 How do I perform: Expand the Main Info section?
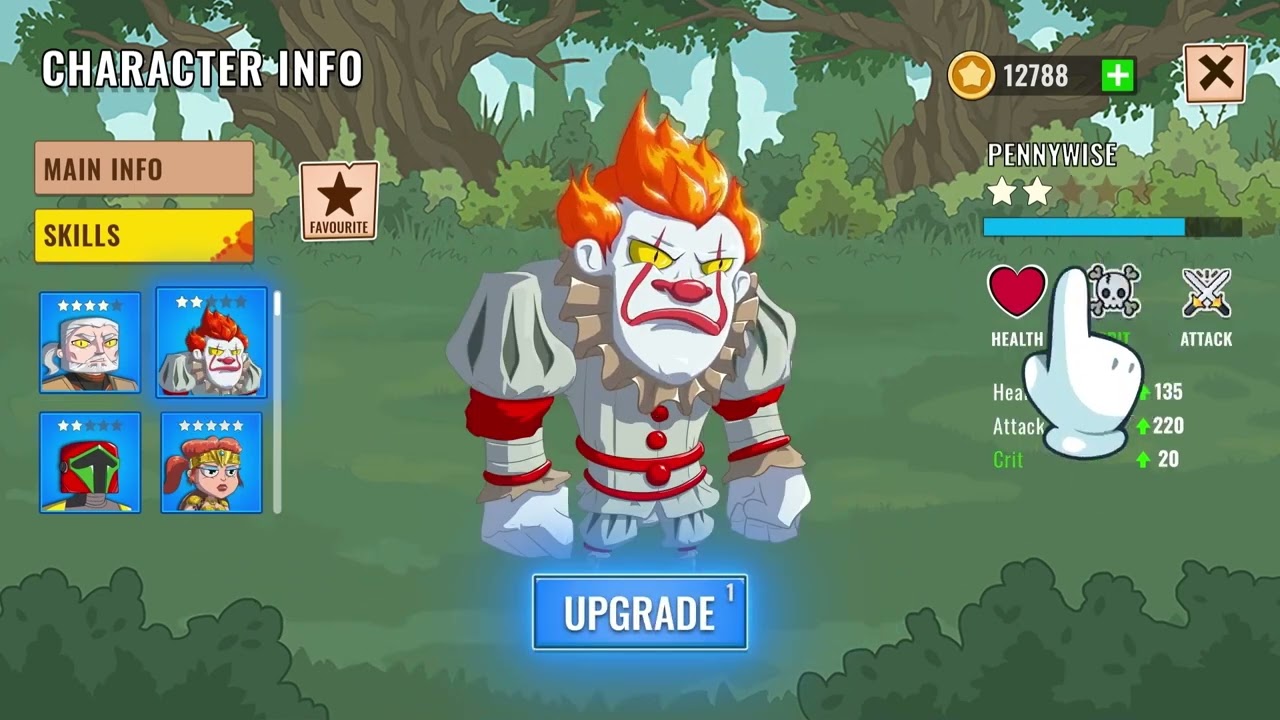point(143,169)
